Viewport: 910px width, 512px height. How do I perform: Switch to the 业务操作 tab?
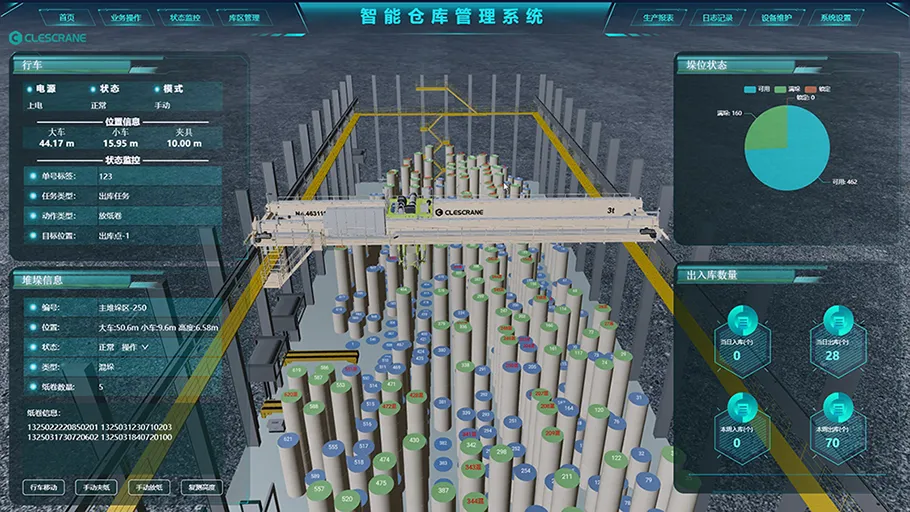point(126,18)
